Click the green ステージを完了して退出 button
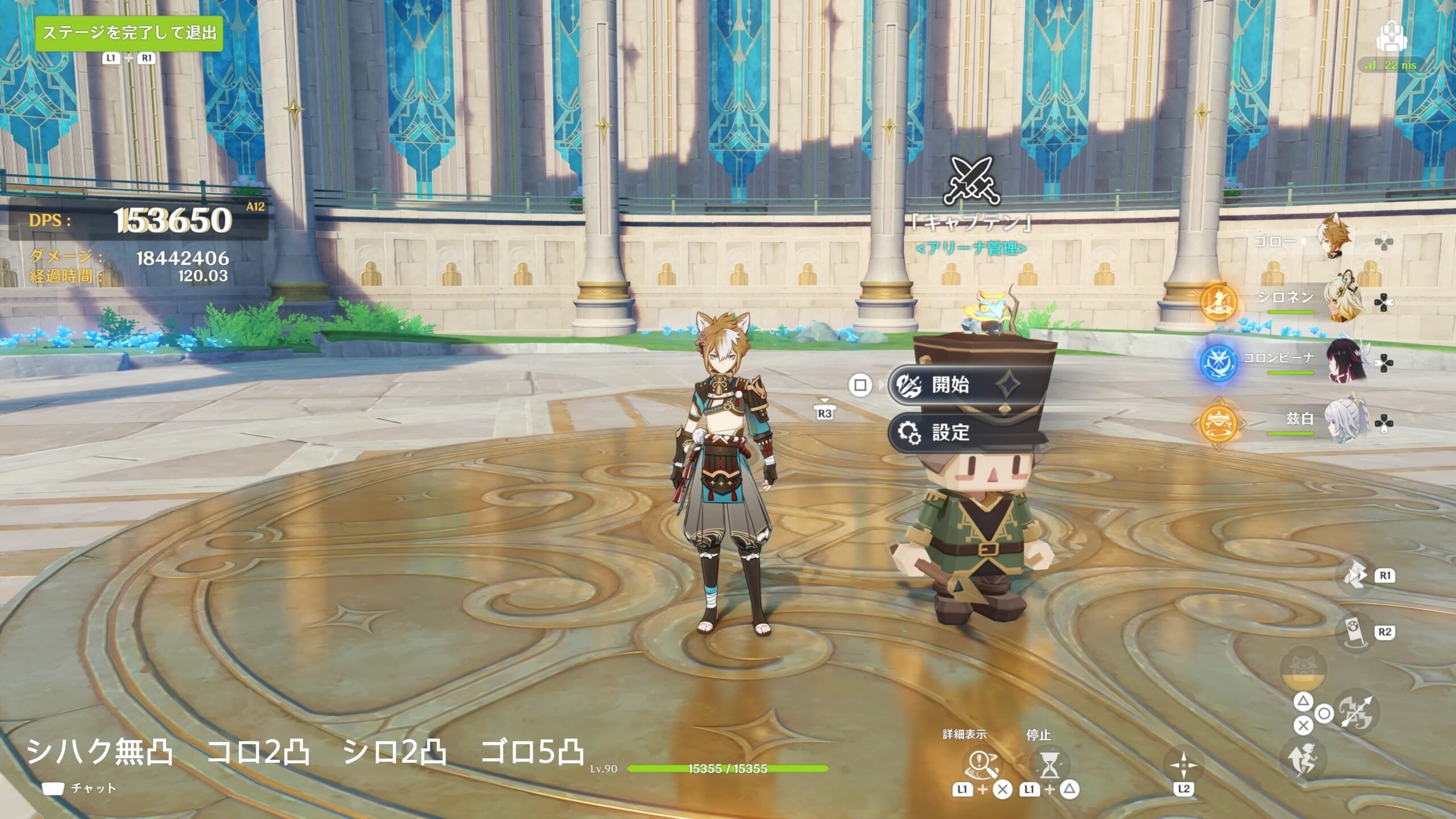 129,34
